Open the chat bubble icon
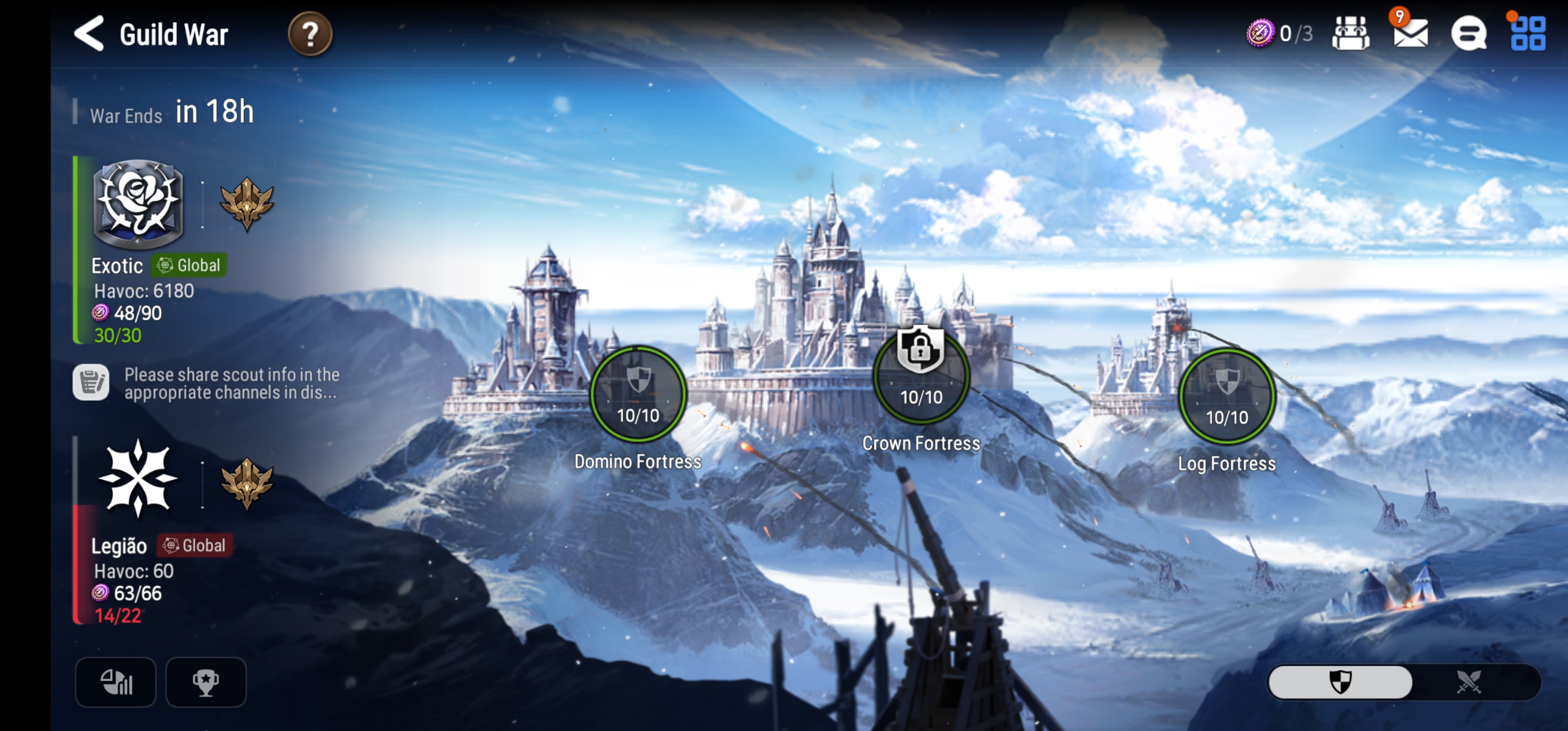The image size is (1568, 731). [1468, 34]
